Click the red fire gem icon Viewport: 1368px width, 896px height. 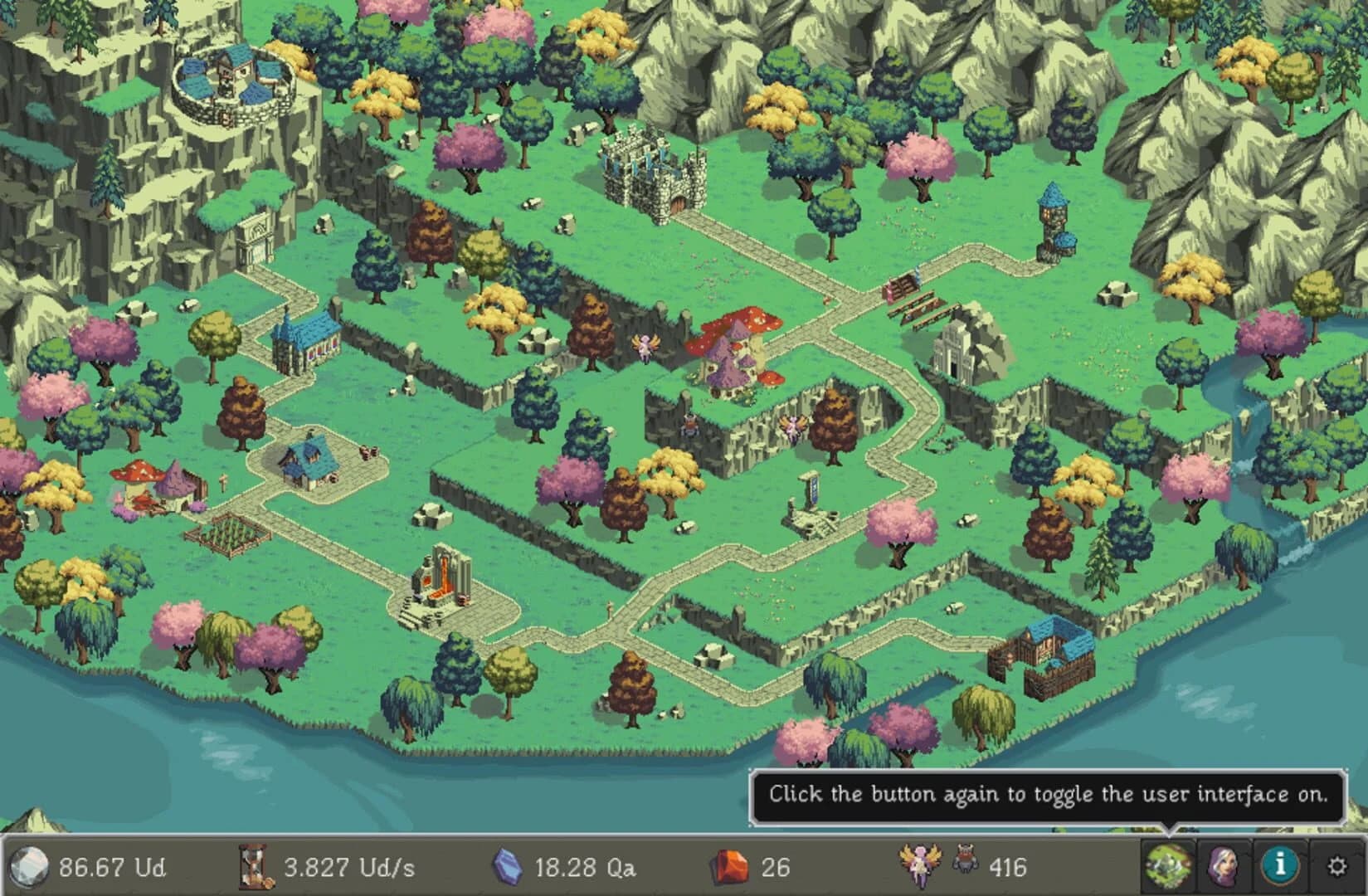730,867
